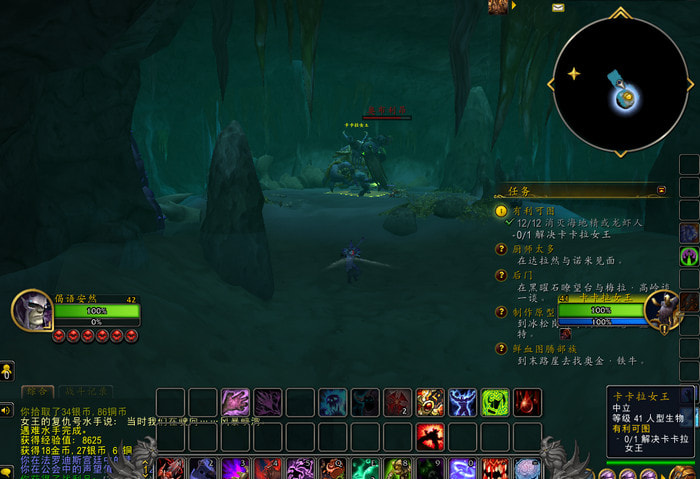Use the red droplet ability icon

527,402
